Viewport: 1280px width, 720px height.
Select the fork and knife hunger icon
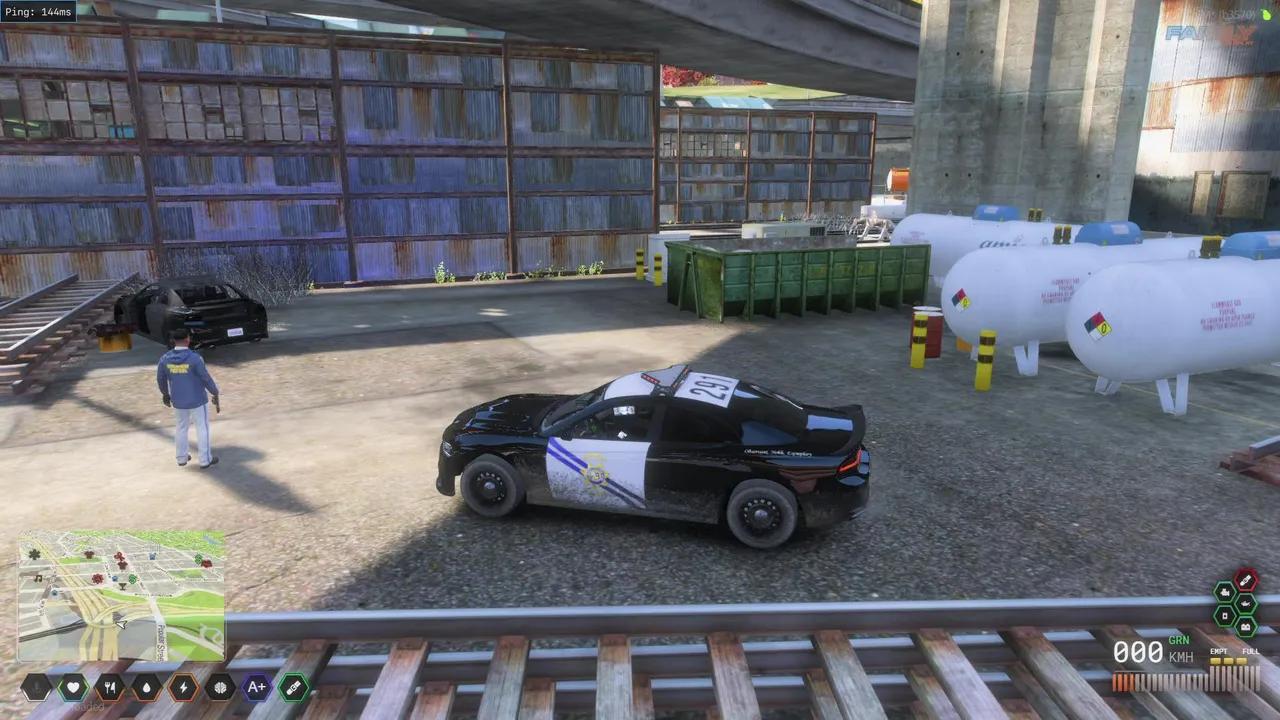coord(110,687)
